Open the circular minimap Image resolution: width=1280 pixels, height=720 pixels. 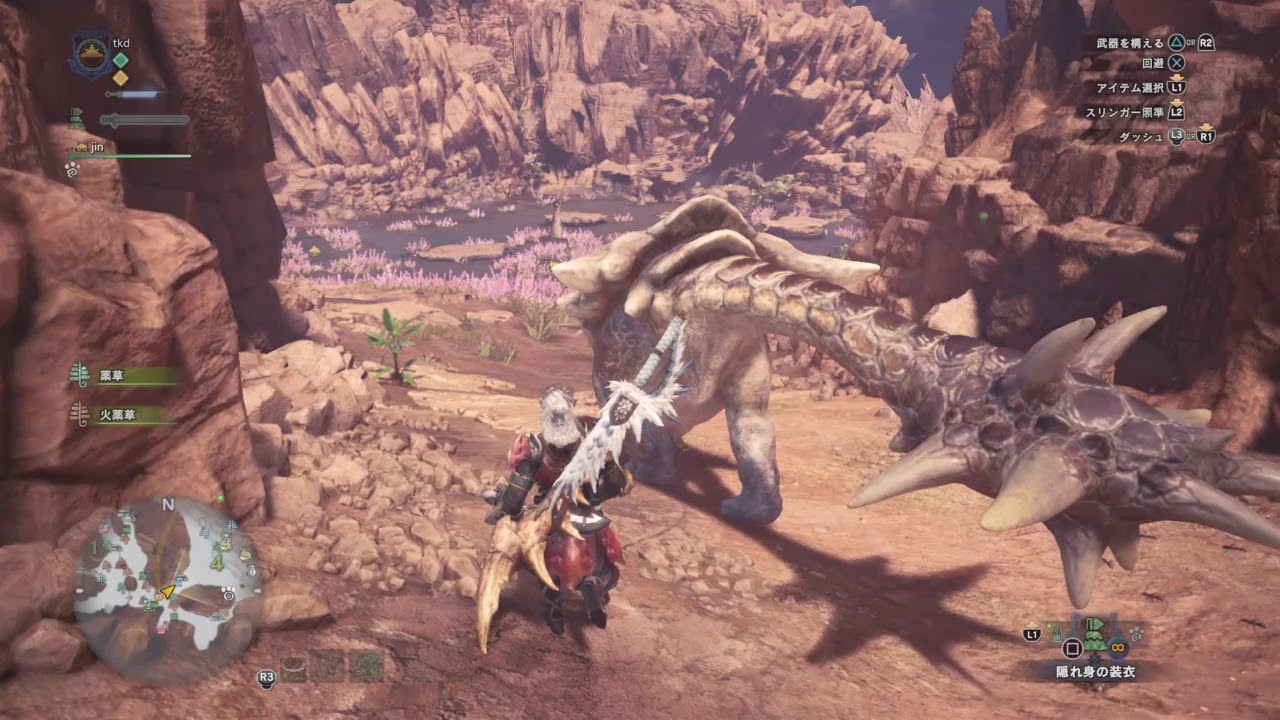point(168,588)
